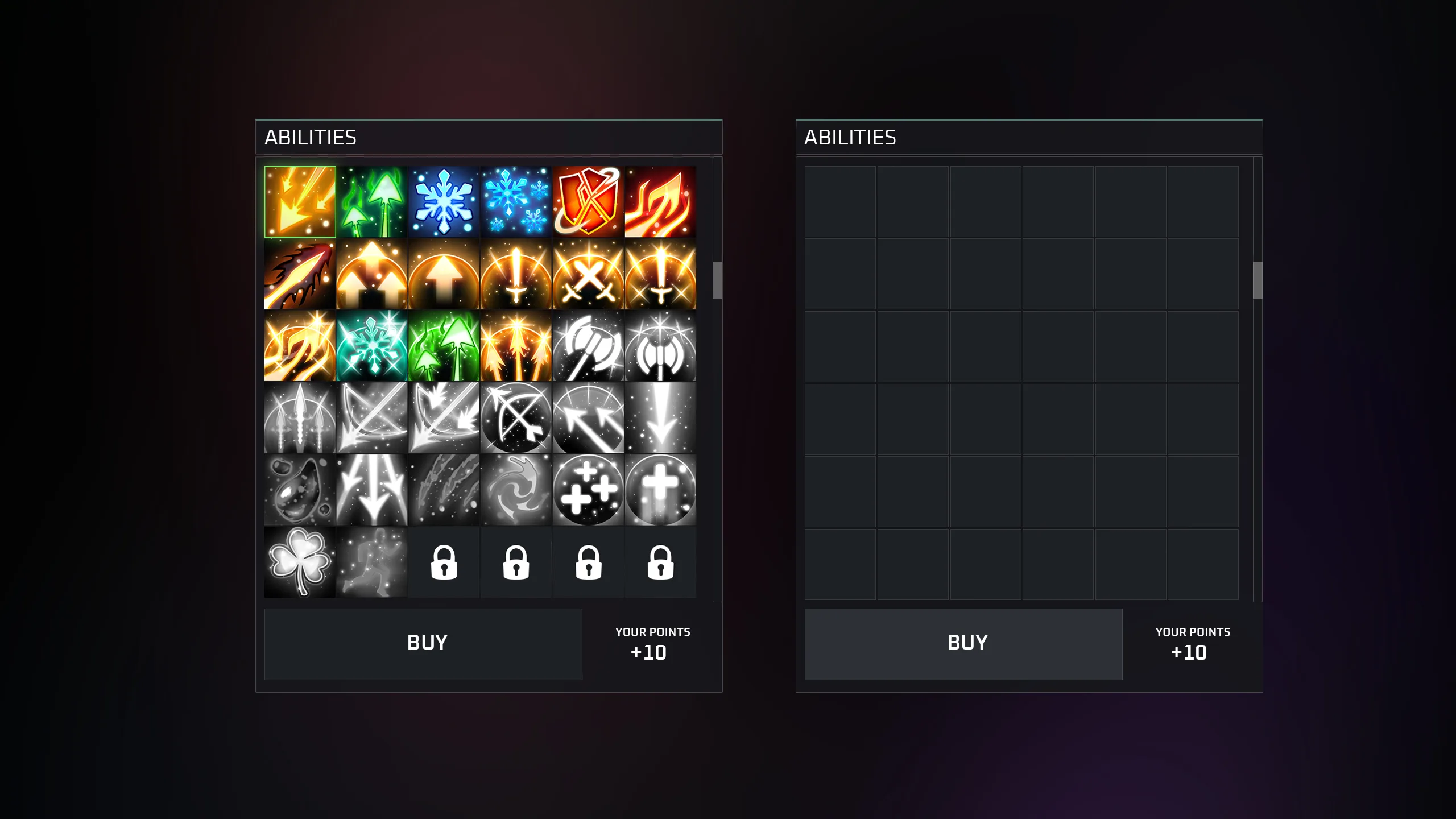Choose the golden crossed swords ability
Viewport: 1456px width, 819px height.
tap(588, 274)
